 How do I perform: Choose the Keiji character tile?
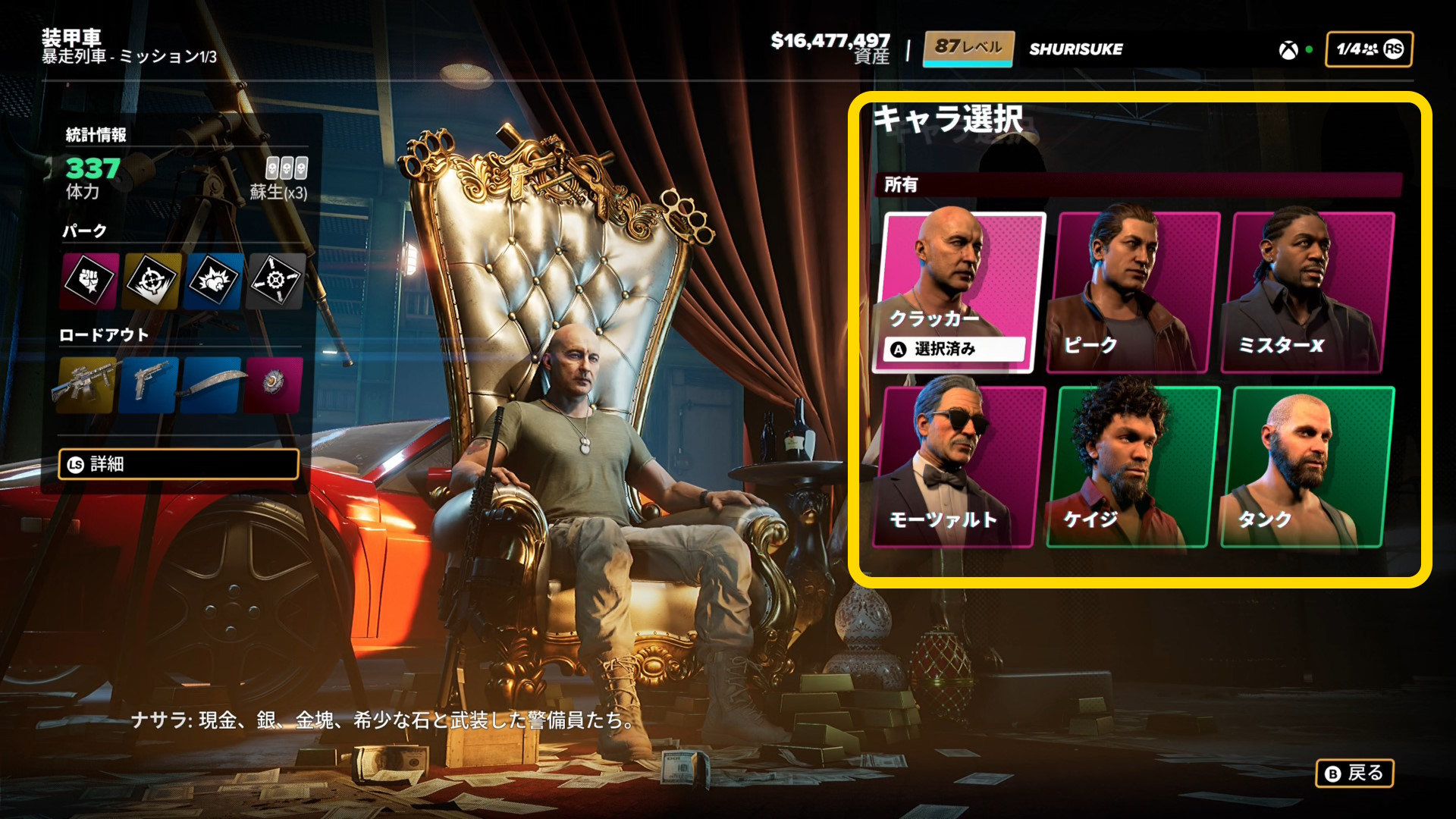(1133, 466)
